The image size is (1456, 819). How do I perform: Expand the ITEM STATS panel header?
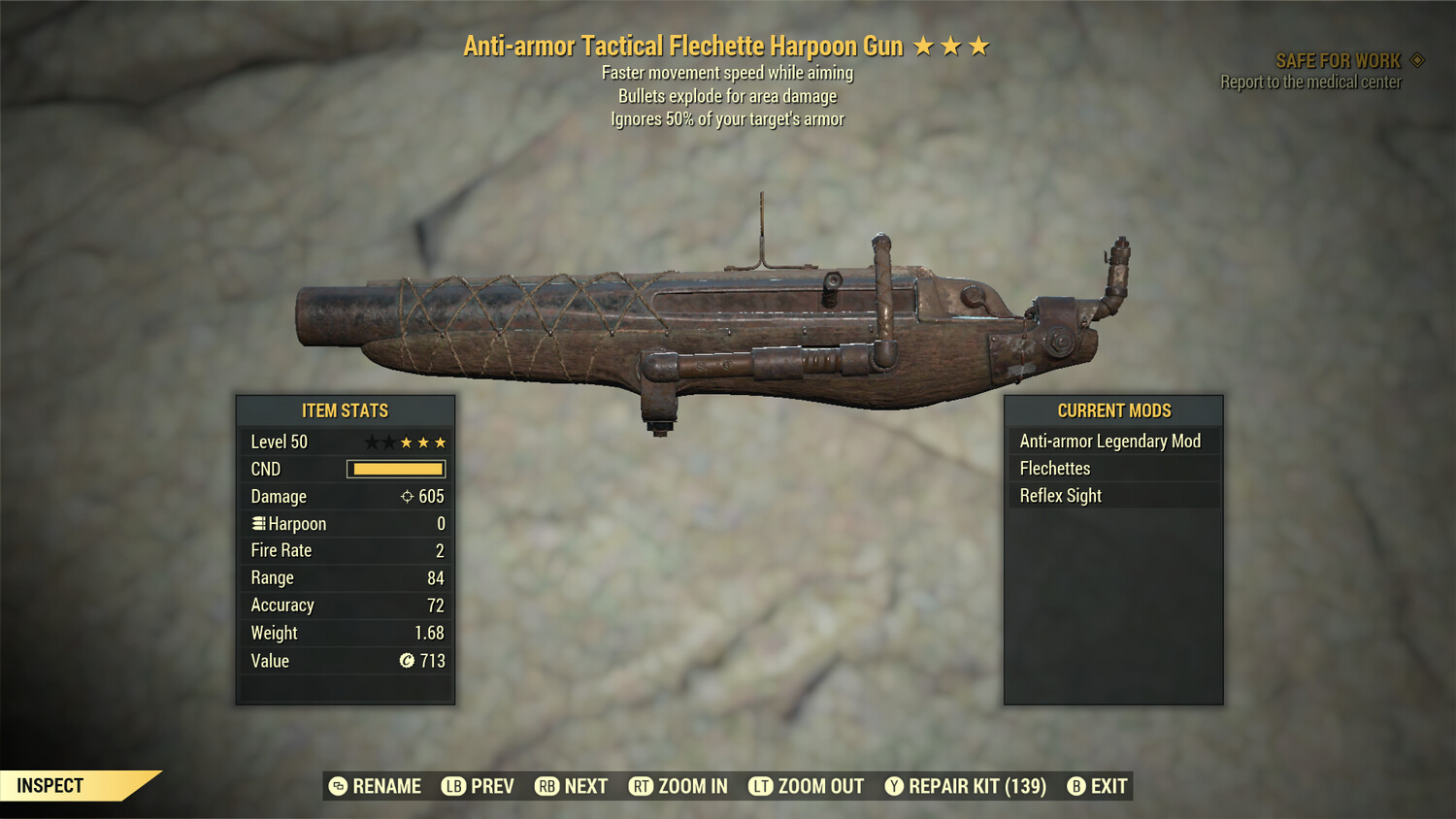click(x=346, y=410)
